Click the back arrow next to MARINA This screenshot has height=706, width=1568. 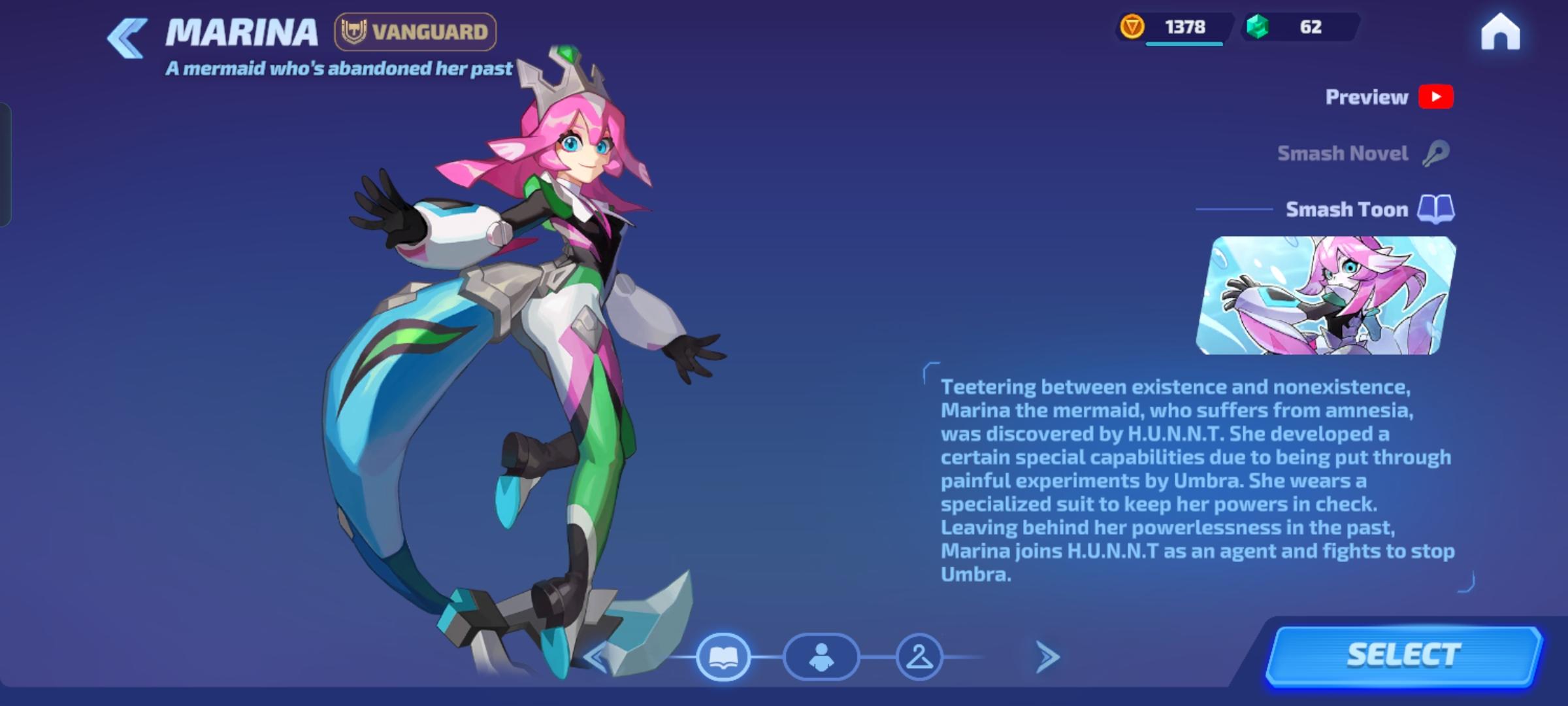(126, 38)
